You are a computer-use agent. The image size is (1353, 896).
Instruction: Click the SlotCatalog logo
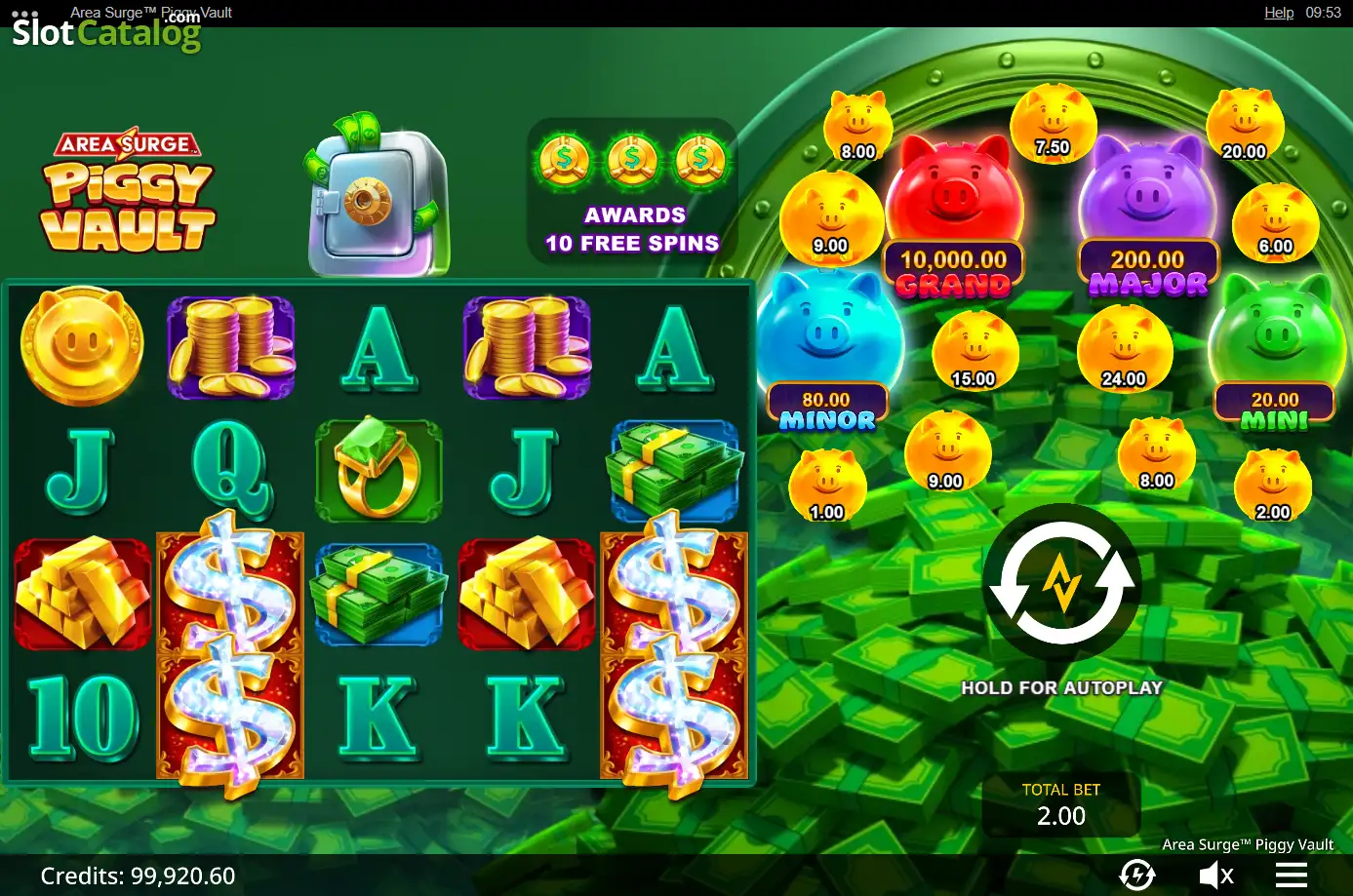click(x=105, y=33)
